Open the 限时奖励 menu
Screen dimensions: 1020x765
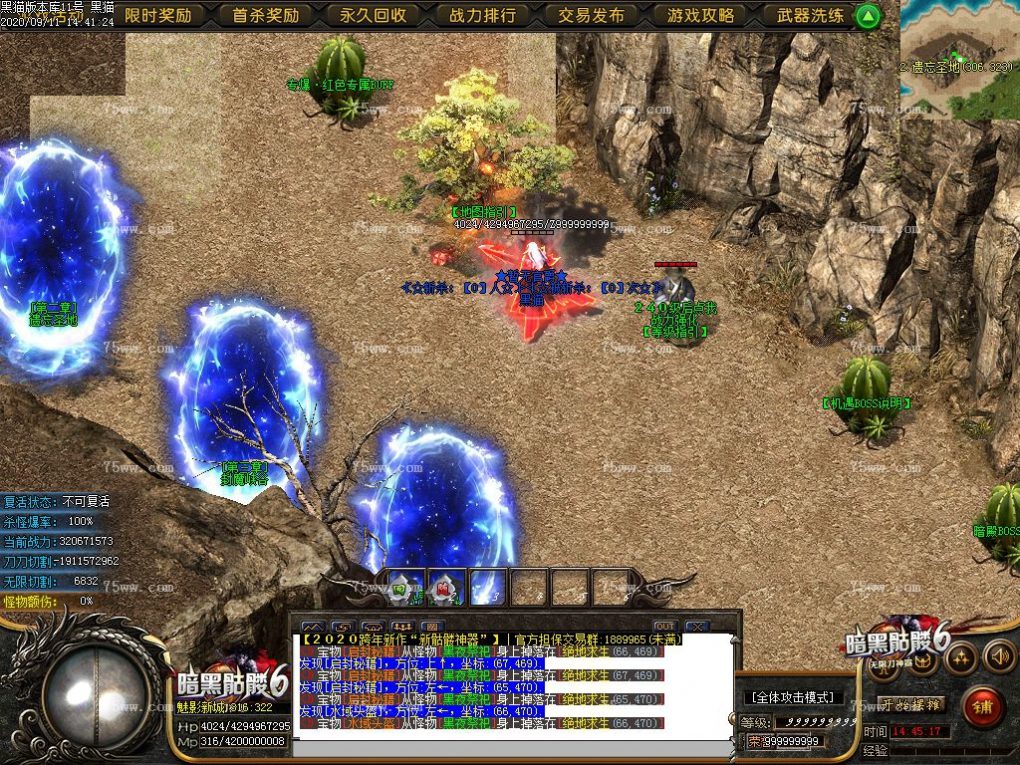tap(158, 15)
